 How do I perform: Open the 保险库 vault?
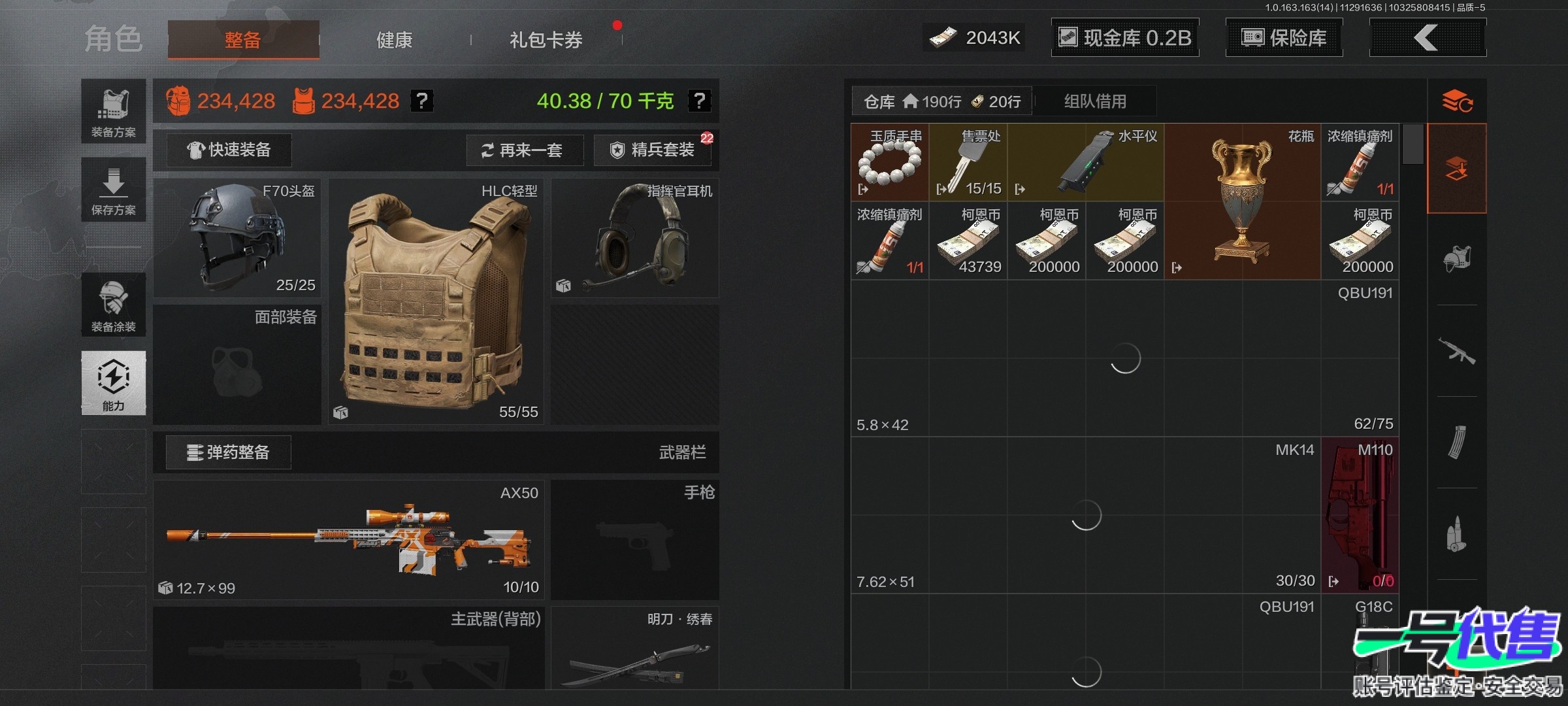pos(1284,38)
